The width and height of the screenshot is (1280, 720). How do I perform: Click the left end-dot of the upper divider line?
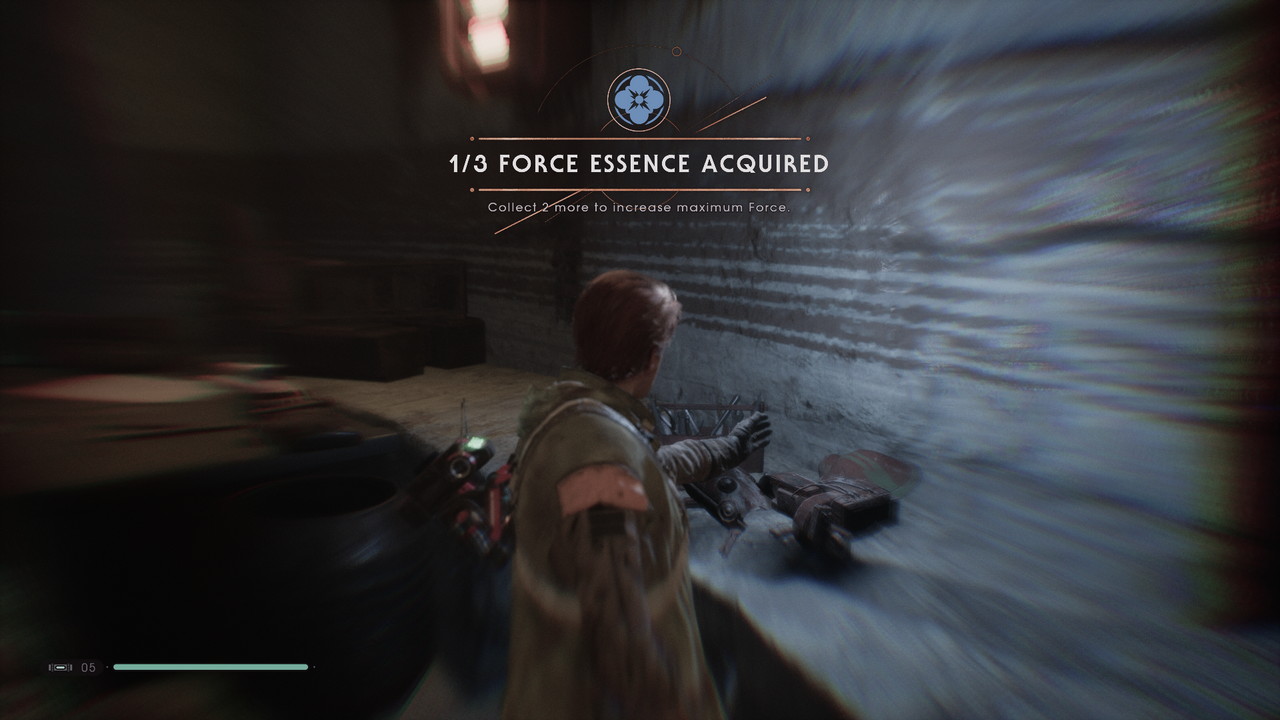click(471, 139)
